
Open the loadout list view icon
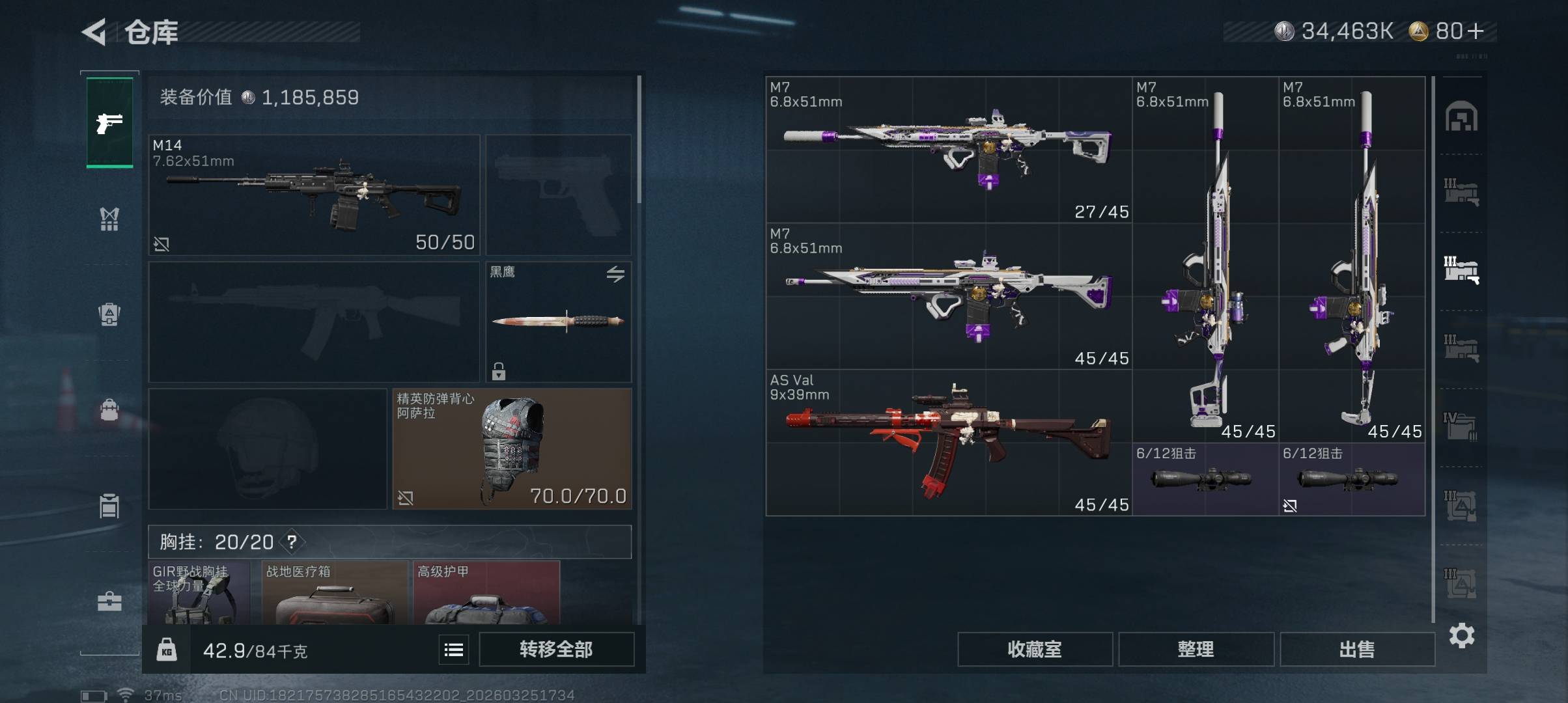click(454, 649)
